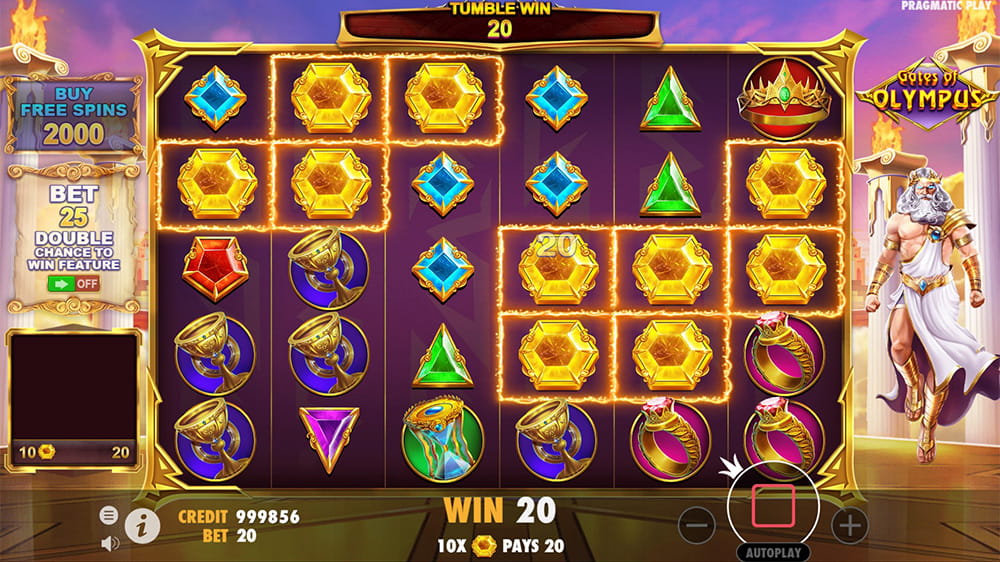Show the game information page

142,523
